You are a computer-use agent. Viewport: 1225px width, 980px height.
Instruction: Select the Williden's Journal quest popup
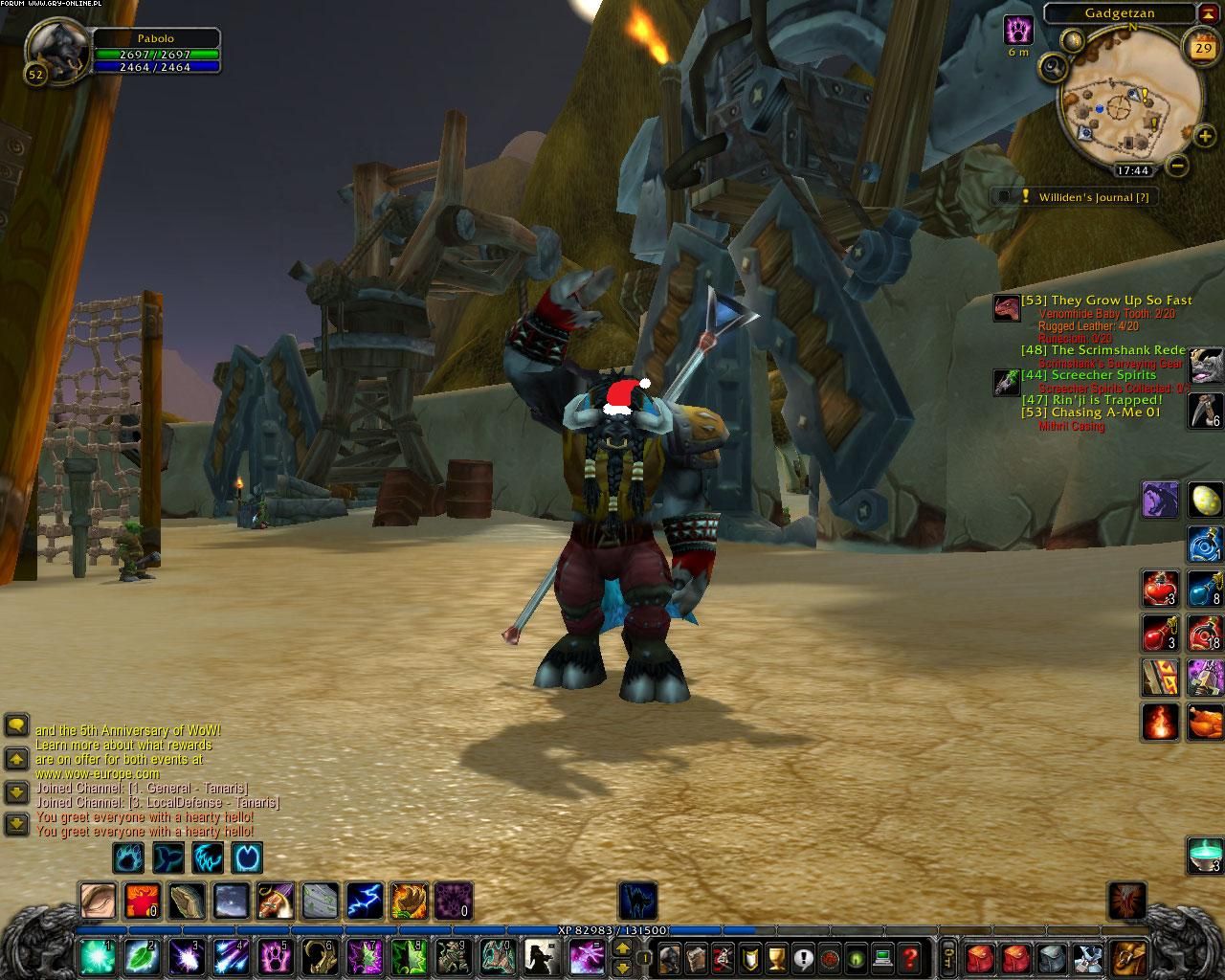tap(1074, 196)
